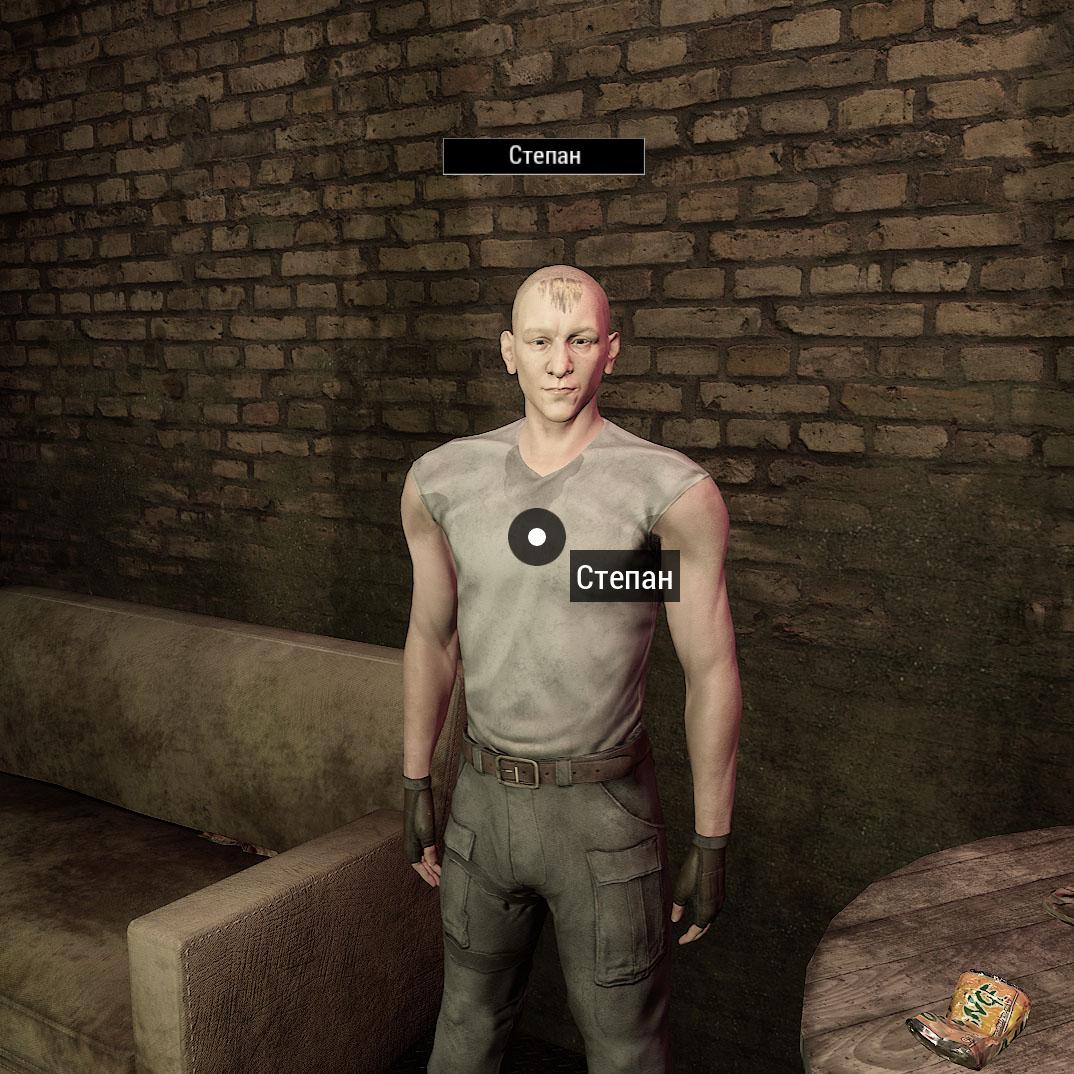Click the circular interaction marker on Степан
This screenshot has width=1074, height=1074.
537,537
